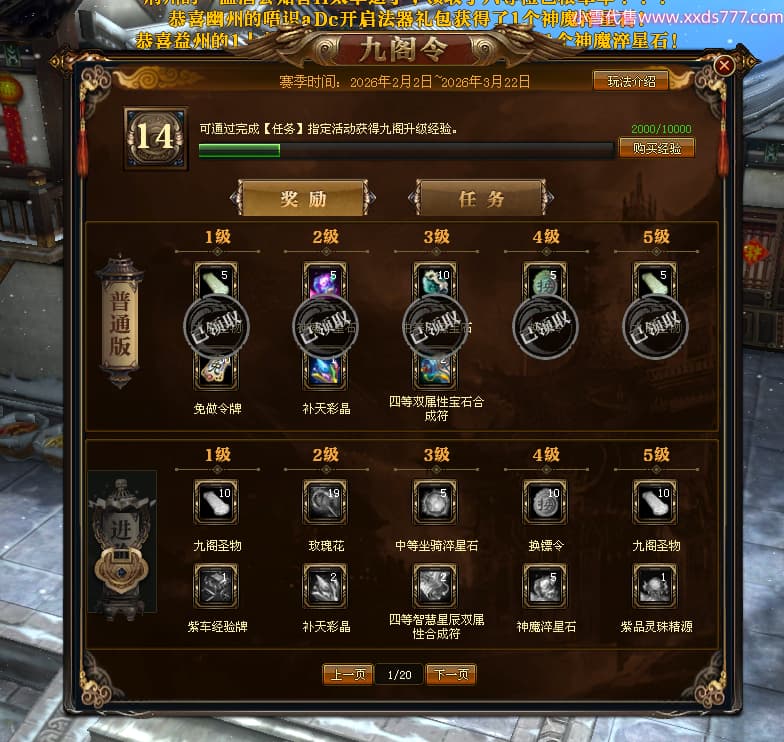The image size is (784, 742).
Task: Go to next page with 下一页
Action: tap(451, 675)
